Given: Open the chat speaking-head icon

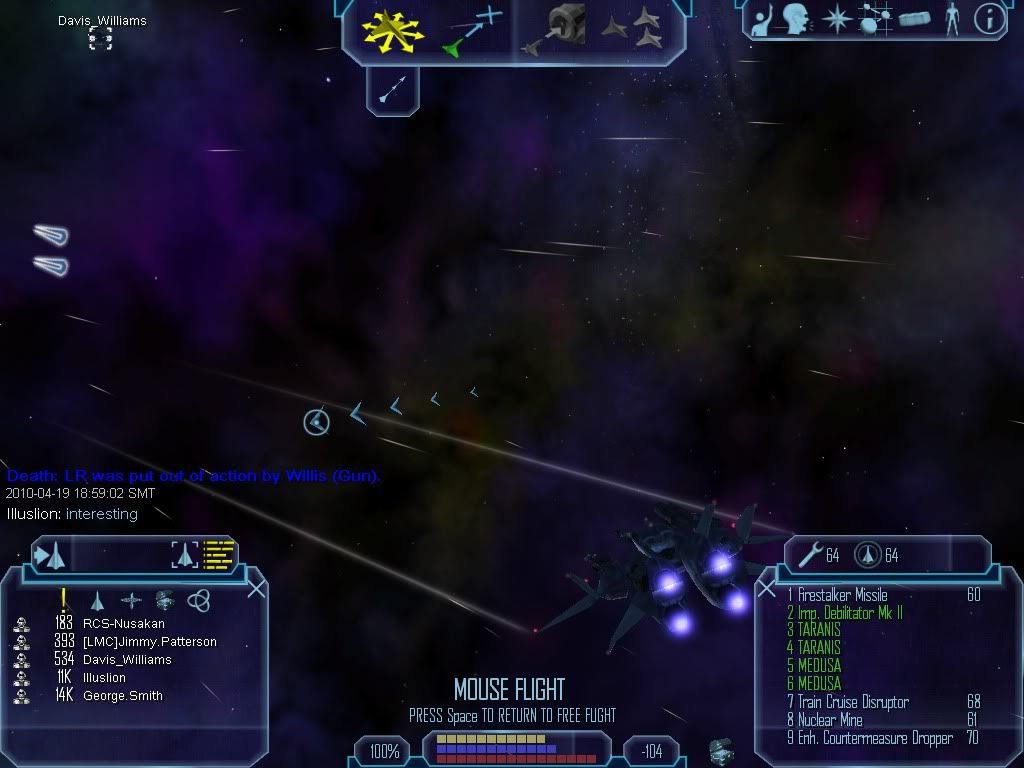Looking at the screenshot, I should pyautogui.click(x=796, y=18).
